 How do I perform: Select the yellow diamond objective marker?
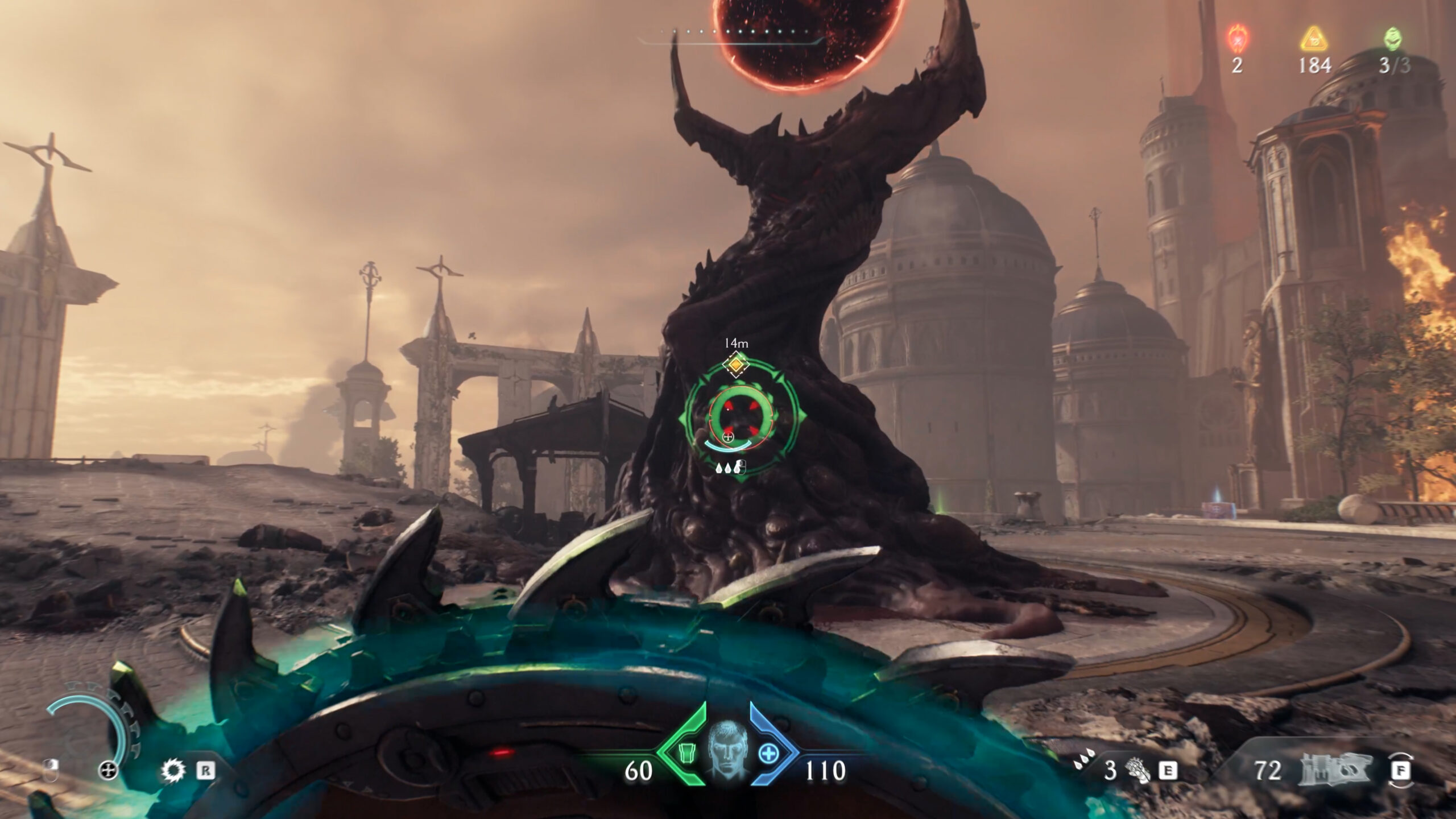(x=736, y=364)
